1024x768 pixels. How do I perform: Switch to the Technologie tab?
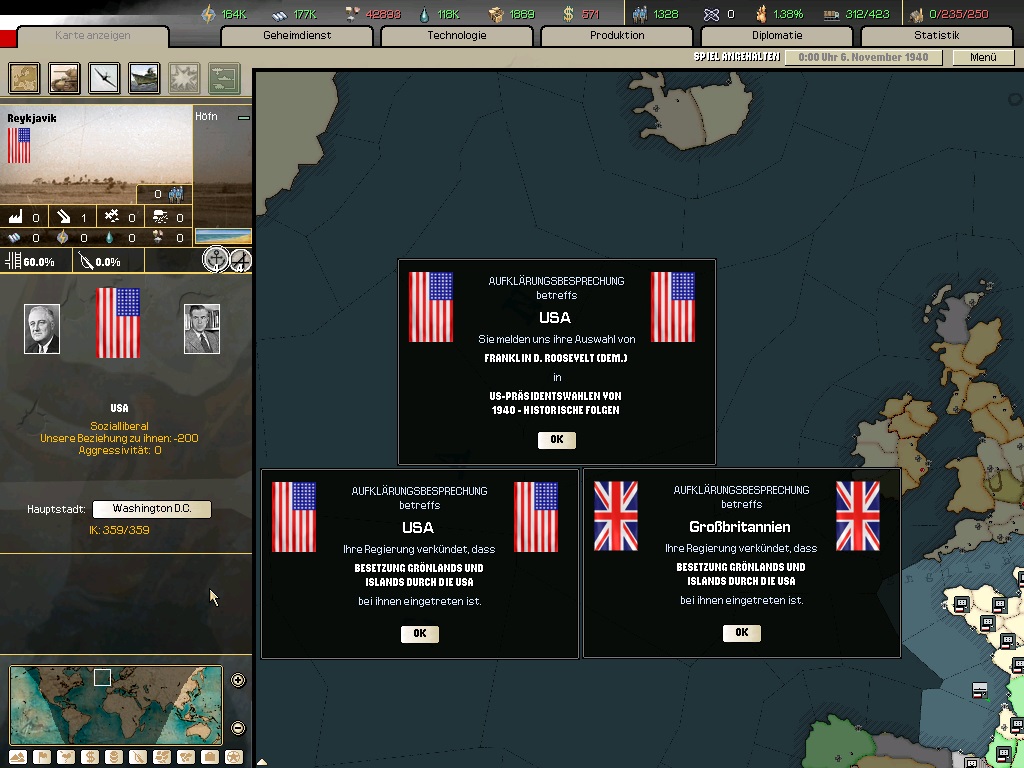point(457,36)
